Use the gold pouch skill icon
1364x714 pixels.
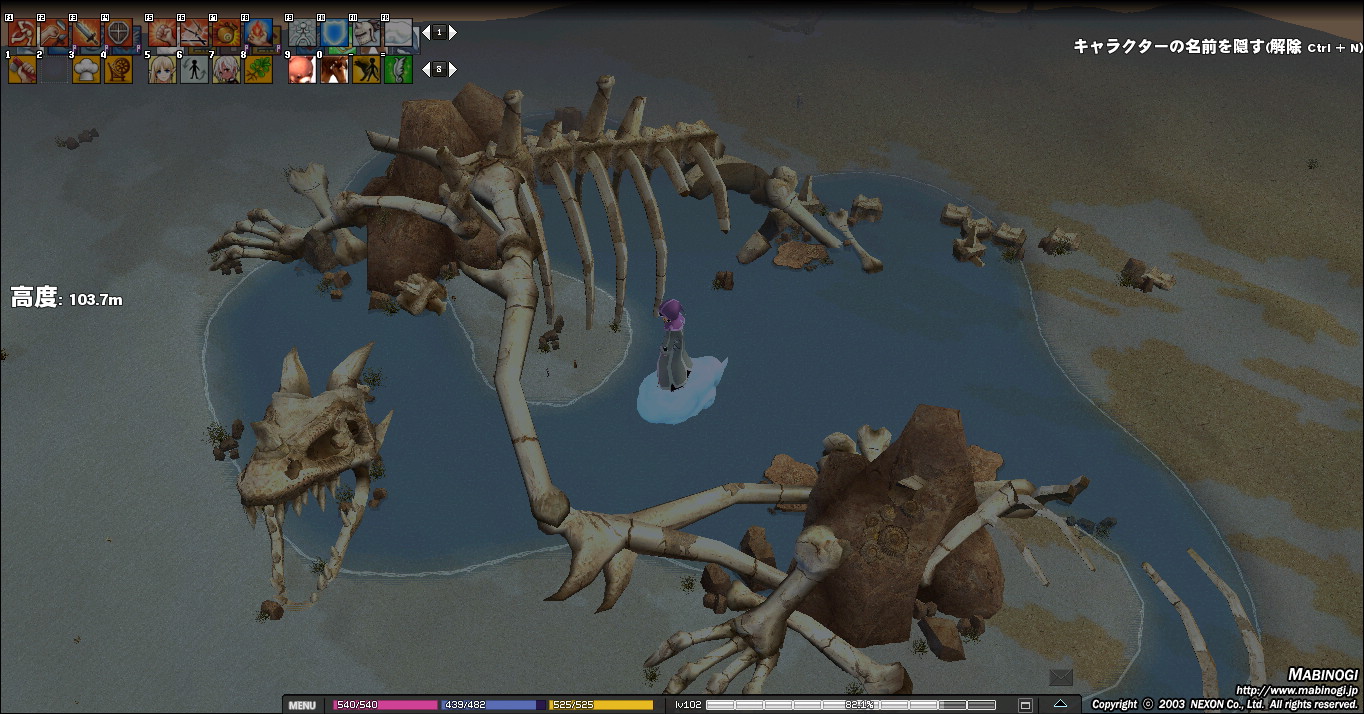[226, 33]
